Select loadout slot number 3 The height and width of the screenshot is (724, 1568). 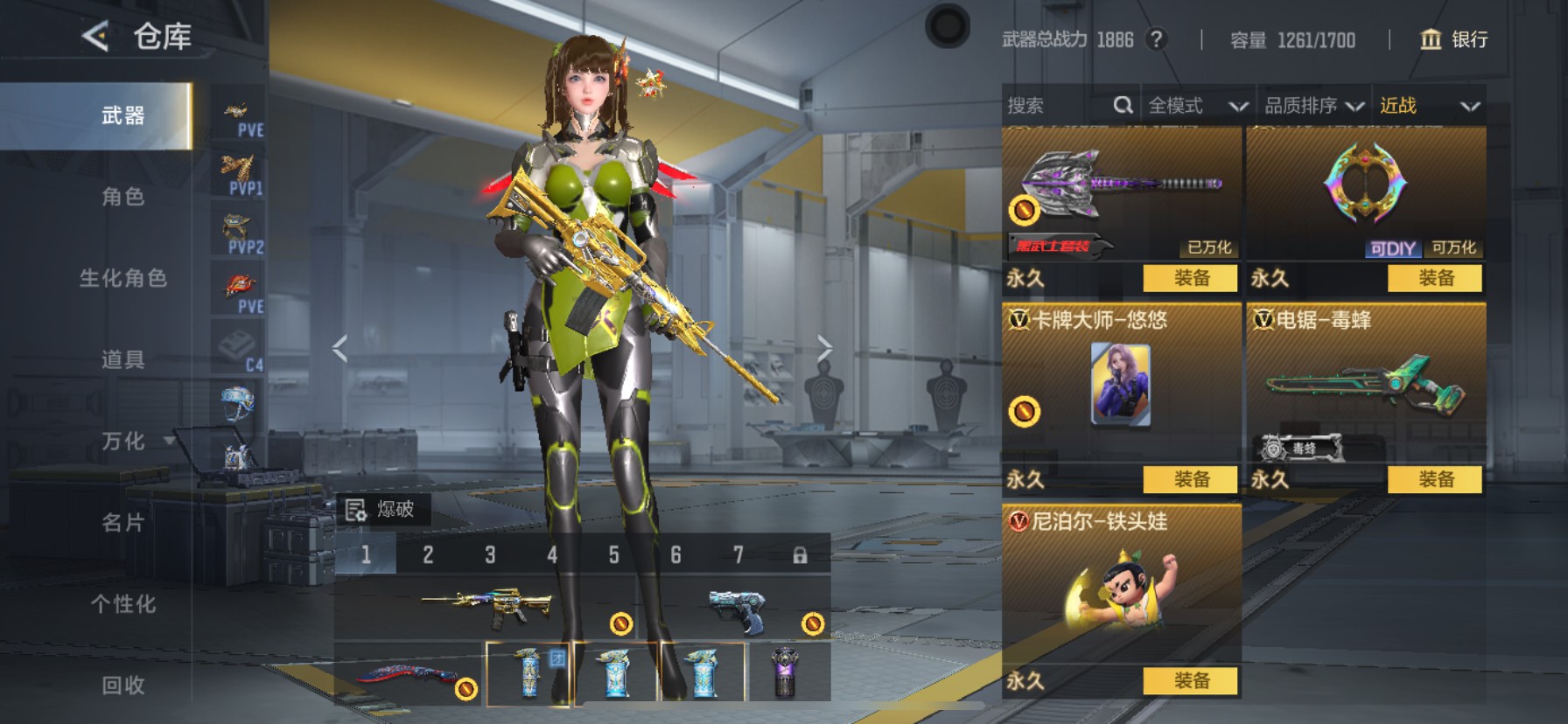(490, 554)
